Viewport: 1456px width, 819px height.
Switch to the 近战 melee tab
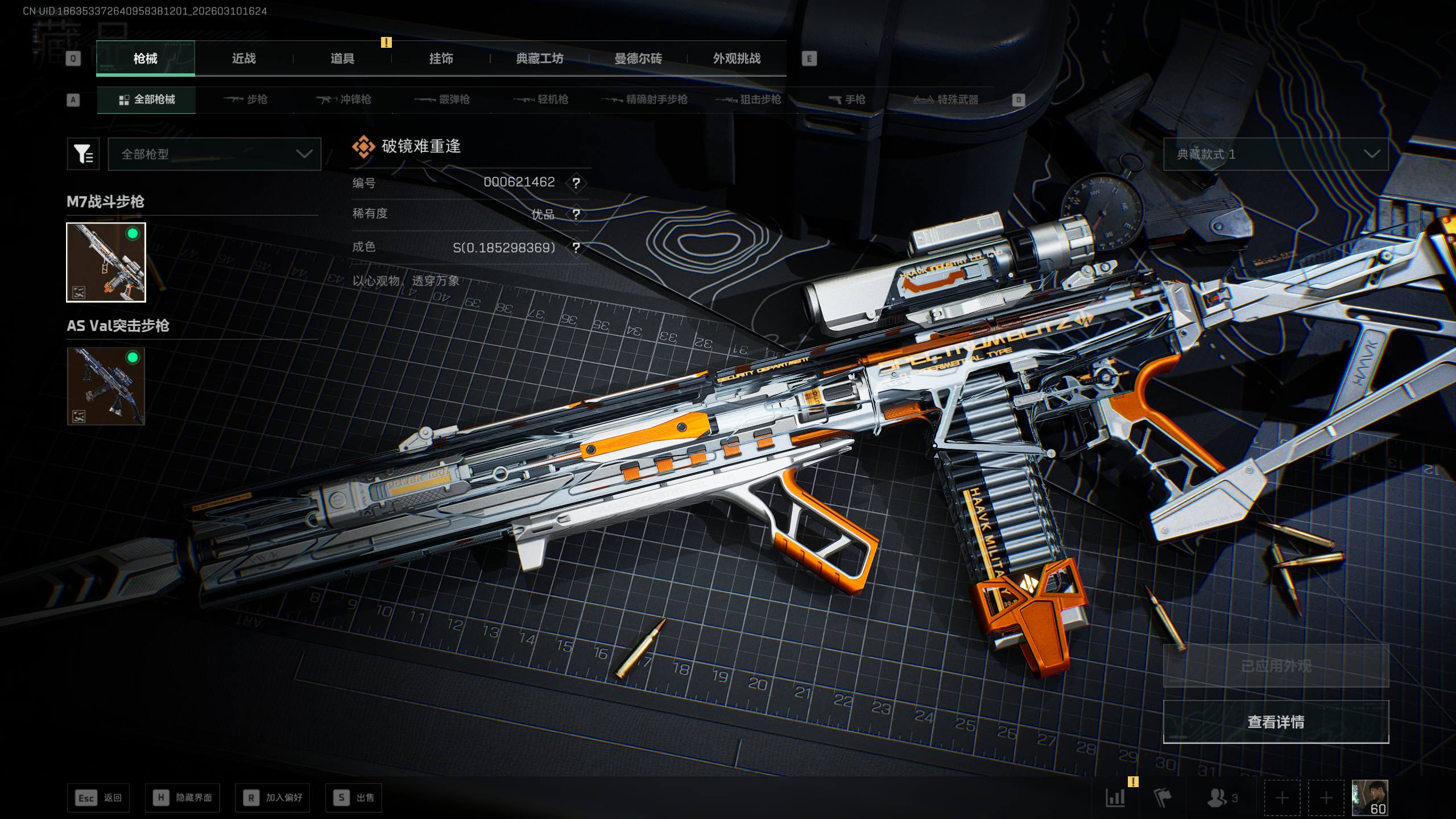click(243, 59)
